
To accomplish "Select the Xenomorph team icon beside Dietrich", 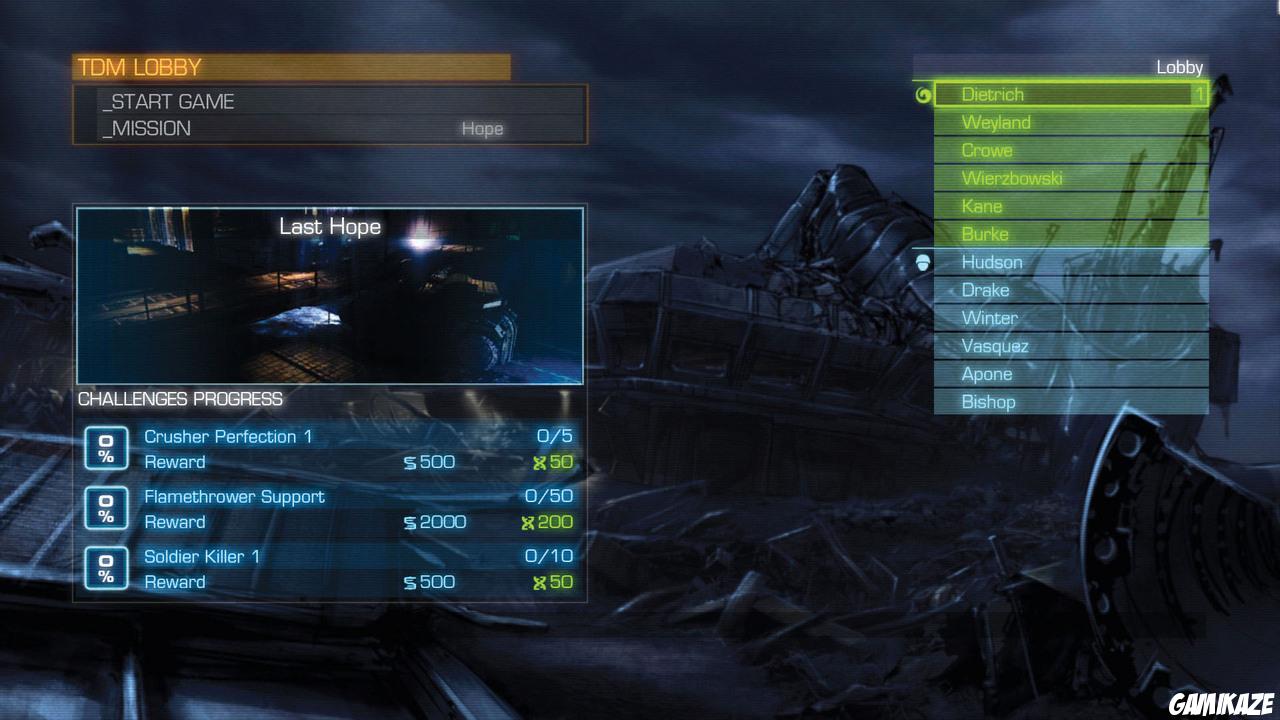I will click(924, 94).
